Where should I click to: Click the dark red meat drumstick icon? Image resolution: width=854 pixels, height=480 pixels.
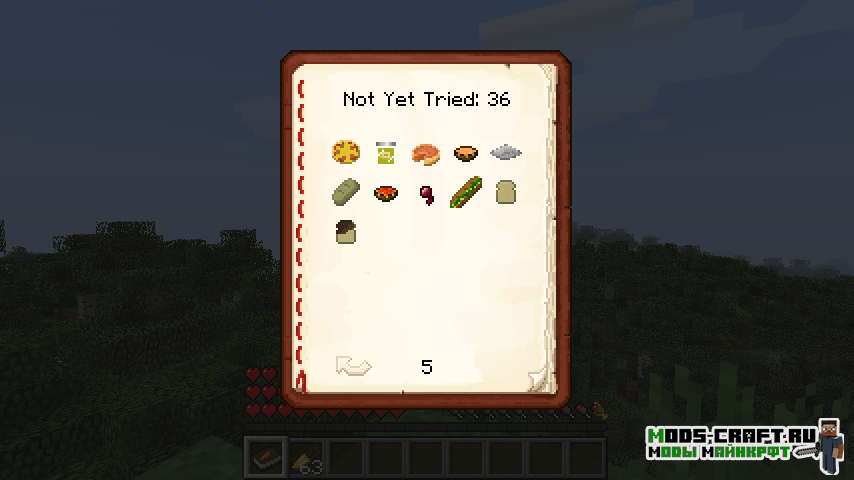pyautogui.click(x=425, y=193)
